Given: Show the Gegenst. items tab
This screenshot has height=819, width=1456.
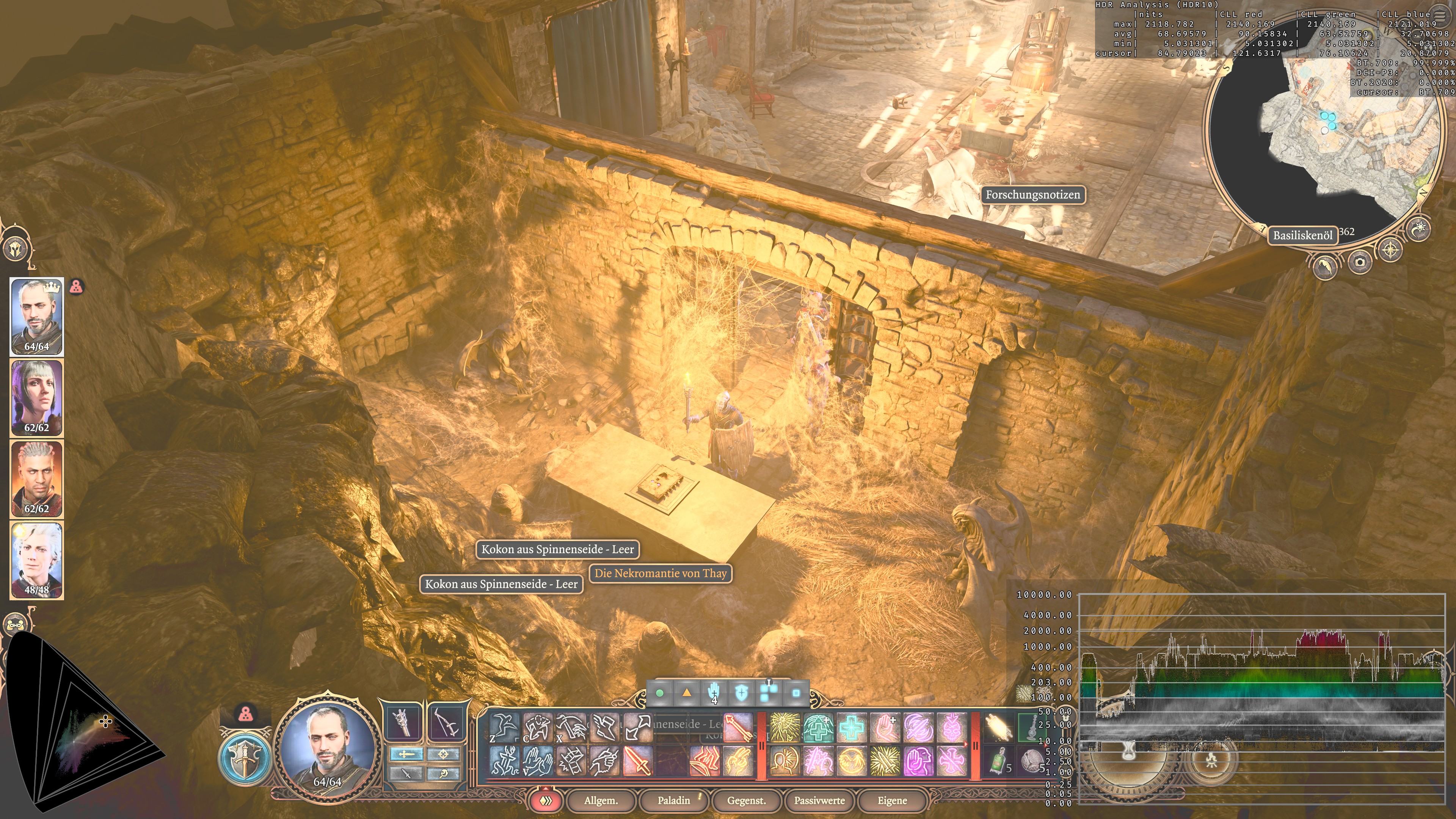Looking at the screenshot, I should 746,800.
